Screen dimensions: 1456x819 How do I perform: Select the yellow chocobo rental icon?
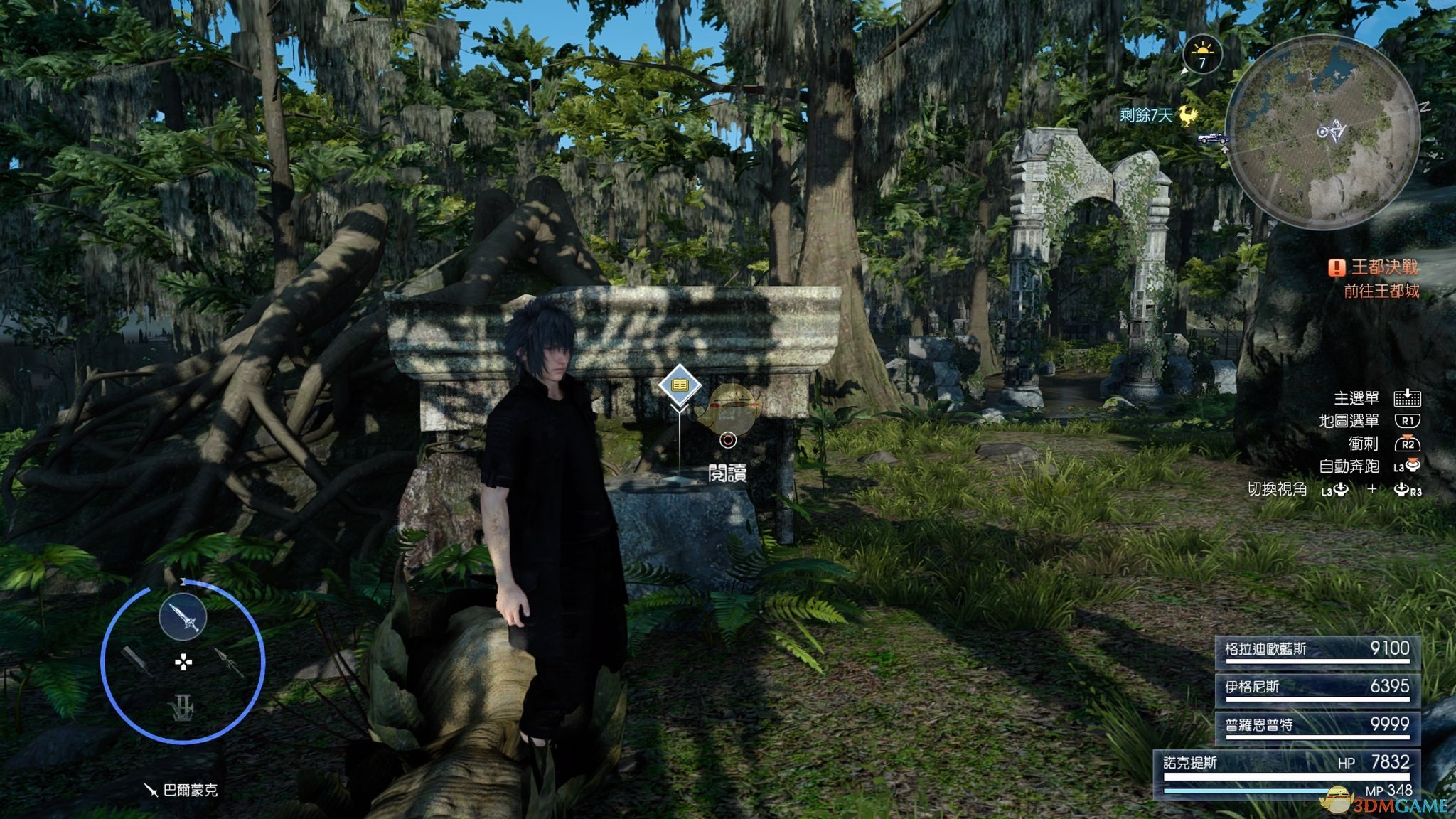point(1189,115)
